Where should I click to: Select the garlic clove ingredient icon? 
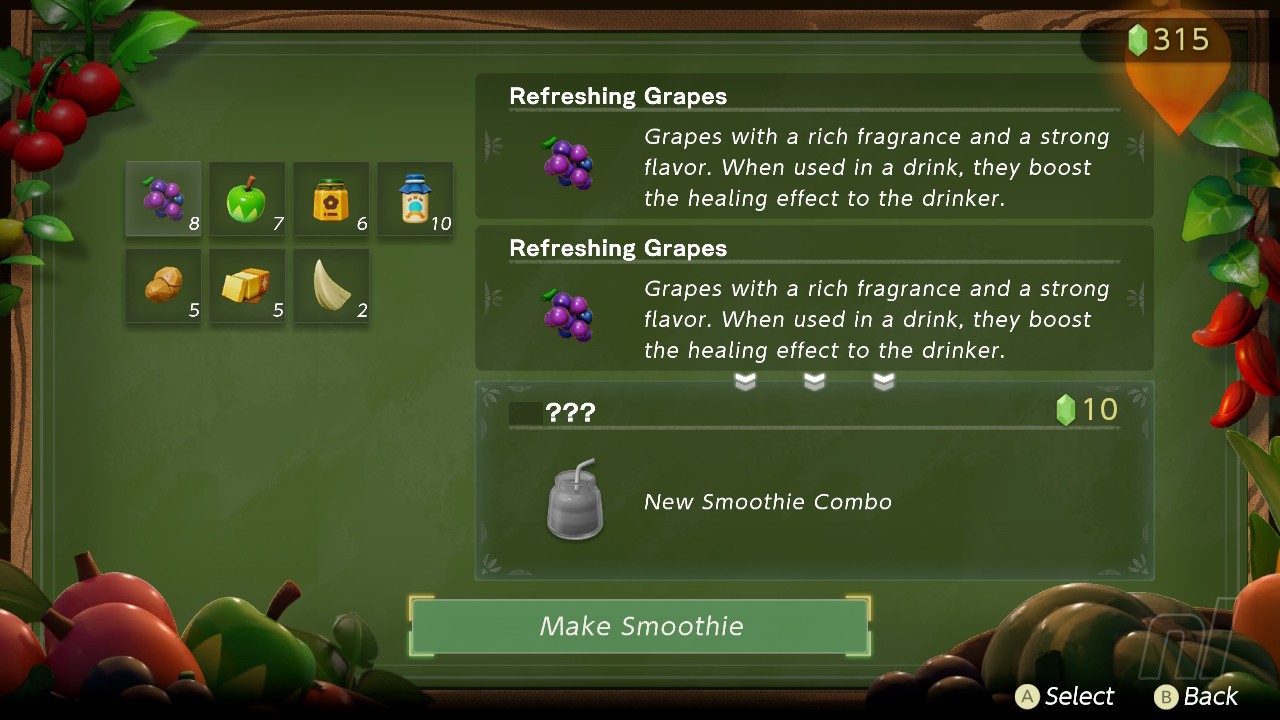330,283
